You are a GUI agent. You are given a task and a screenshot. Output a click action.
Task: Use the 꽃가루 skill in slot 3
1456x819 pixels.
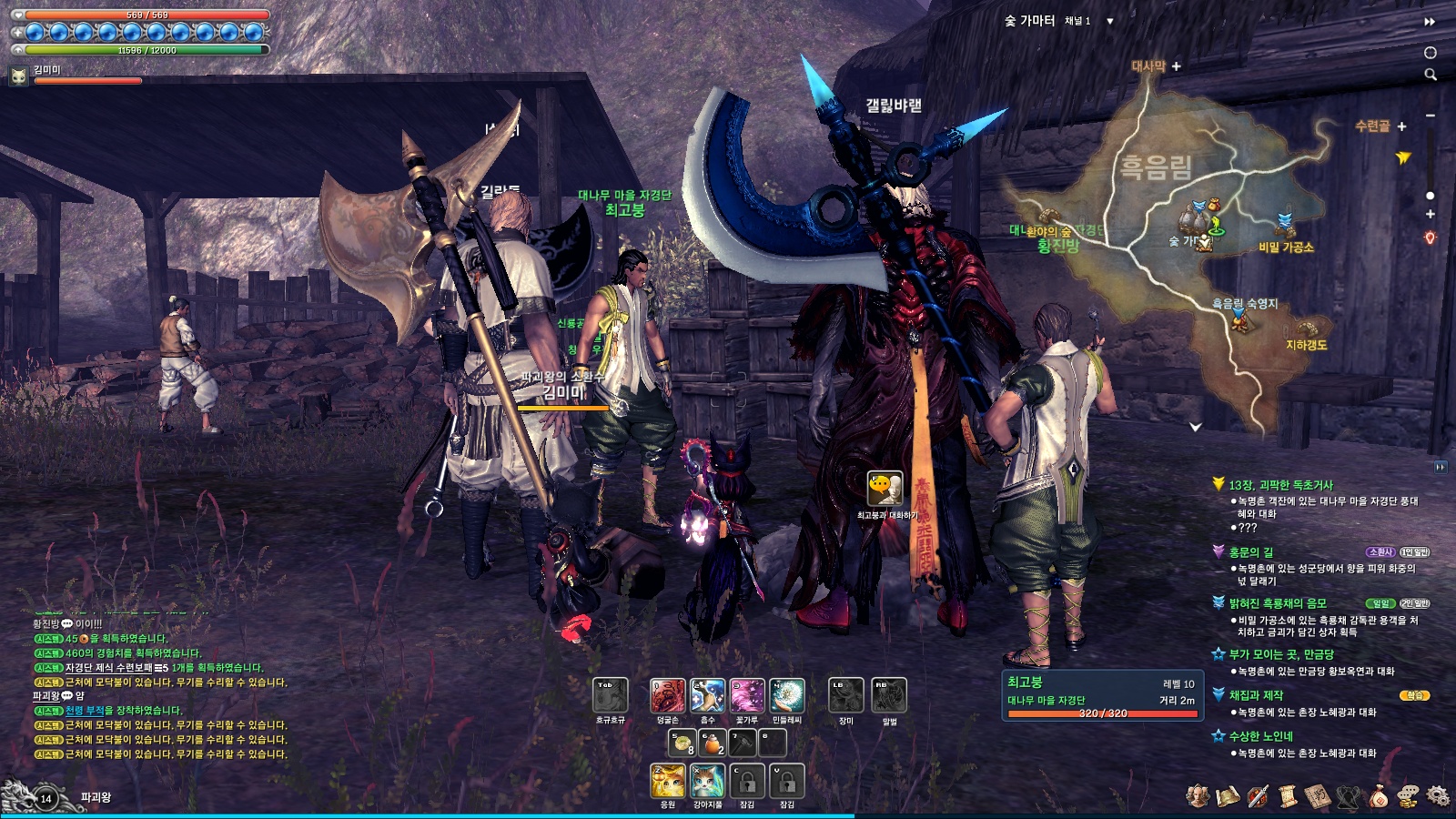coord(746,695)
